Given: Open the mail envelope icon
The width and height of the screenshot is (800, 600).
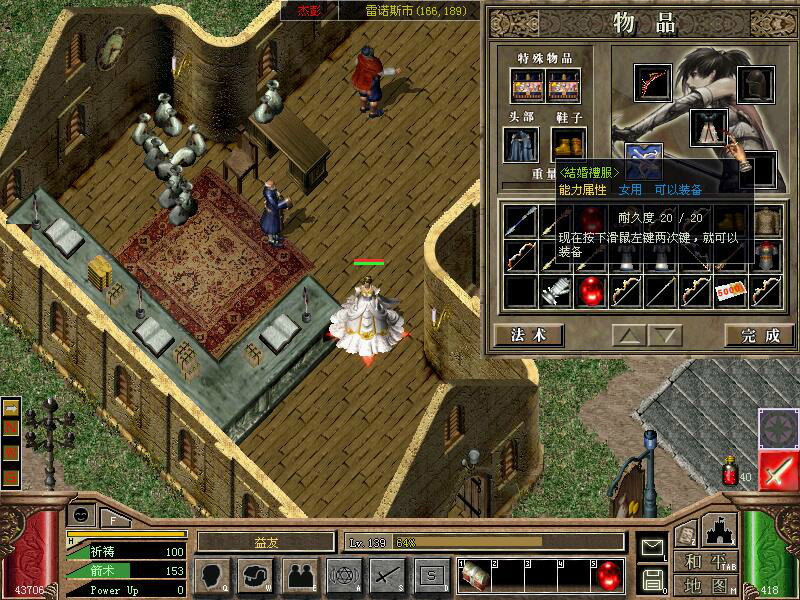Looking at the screenshot, I should pos(652,547).
